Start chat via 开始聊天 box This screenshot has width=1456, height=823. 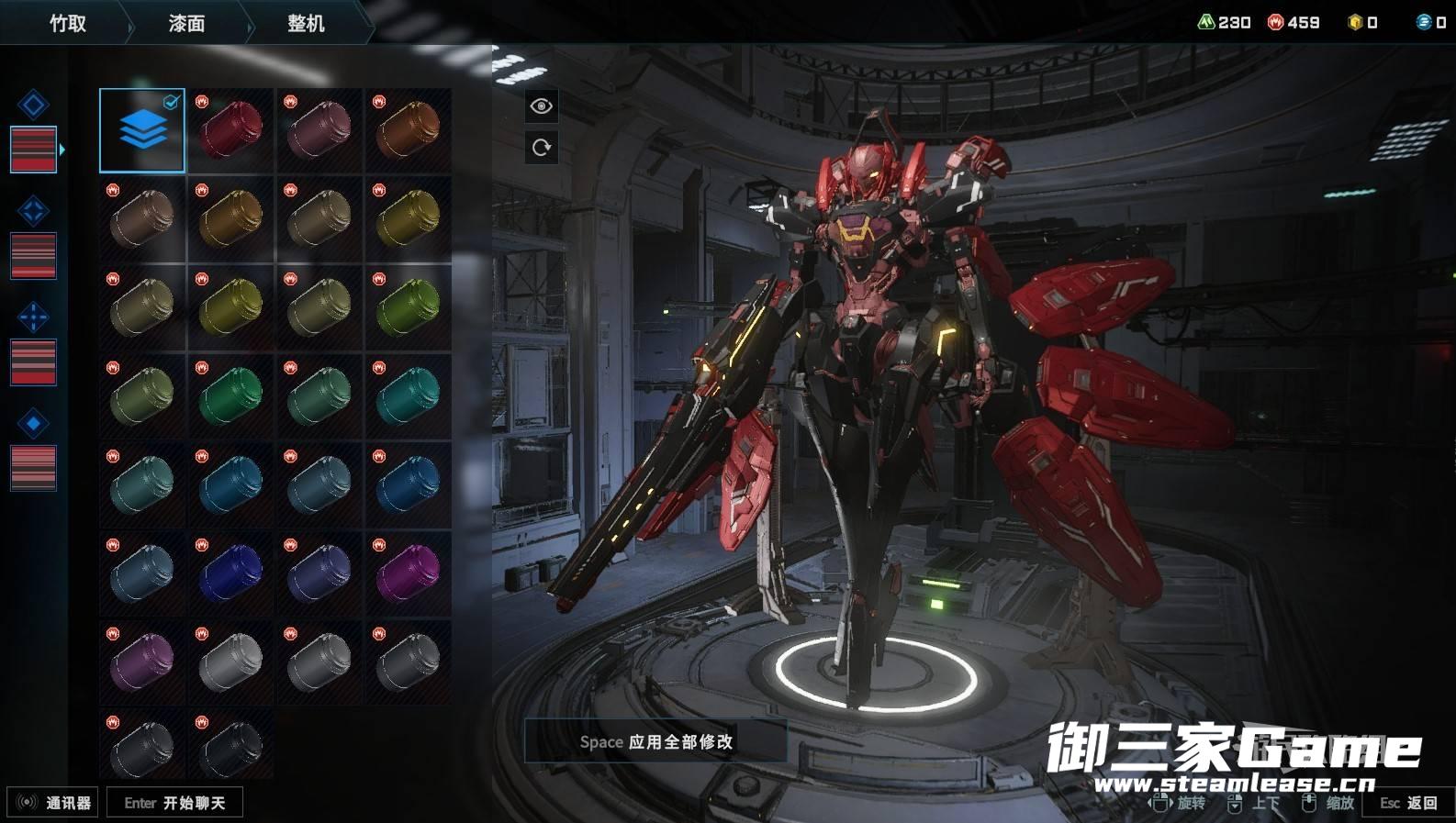click(x=174, y=803)
